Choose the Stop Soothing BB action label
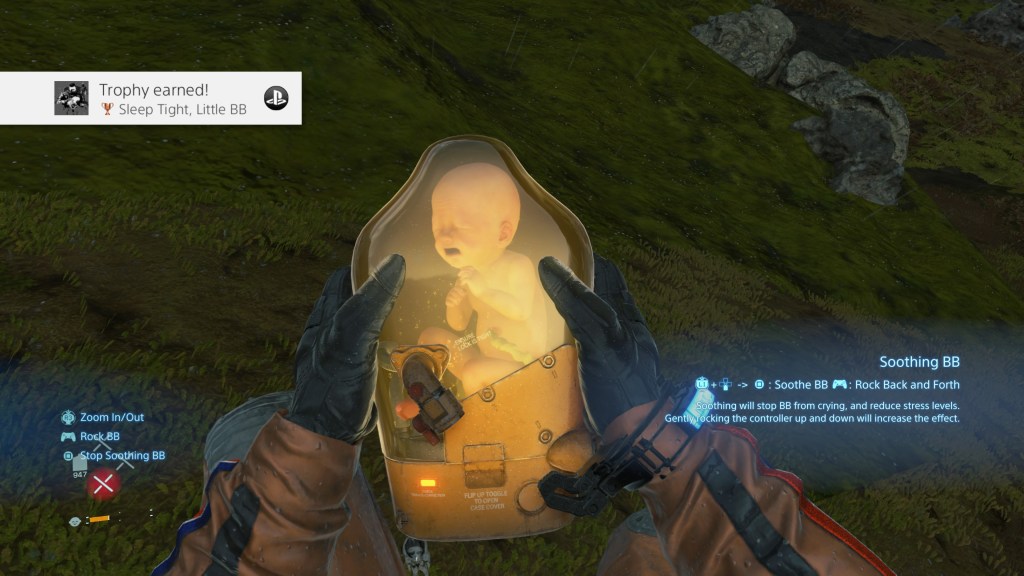This screenshot has height=576, width=1024. [122, 456]
